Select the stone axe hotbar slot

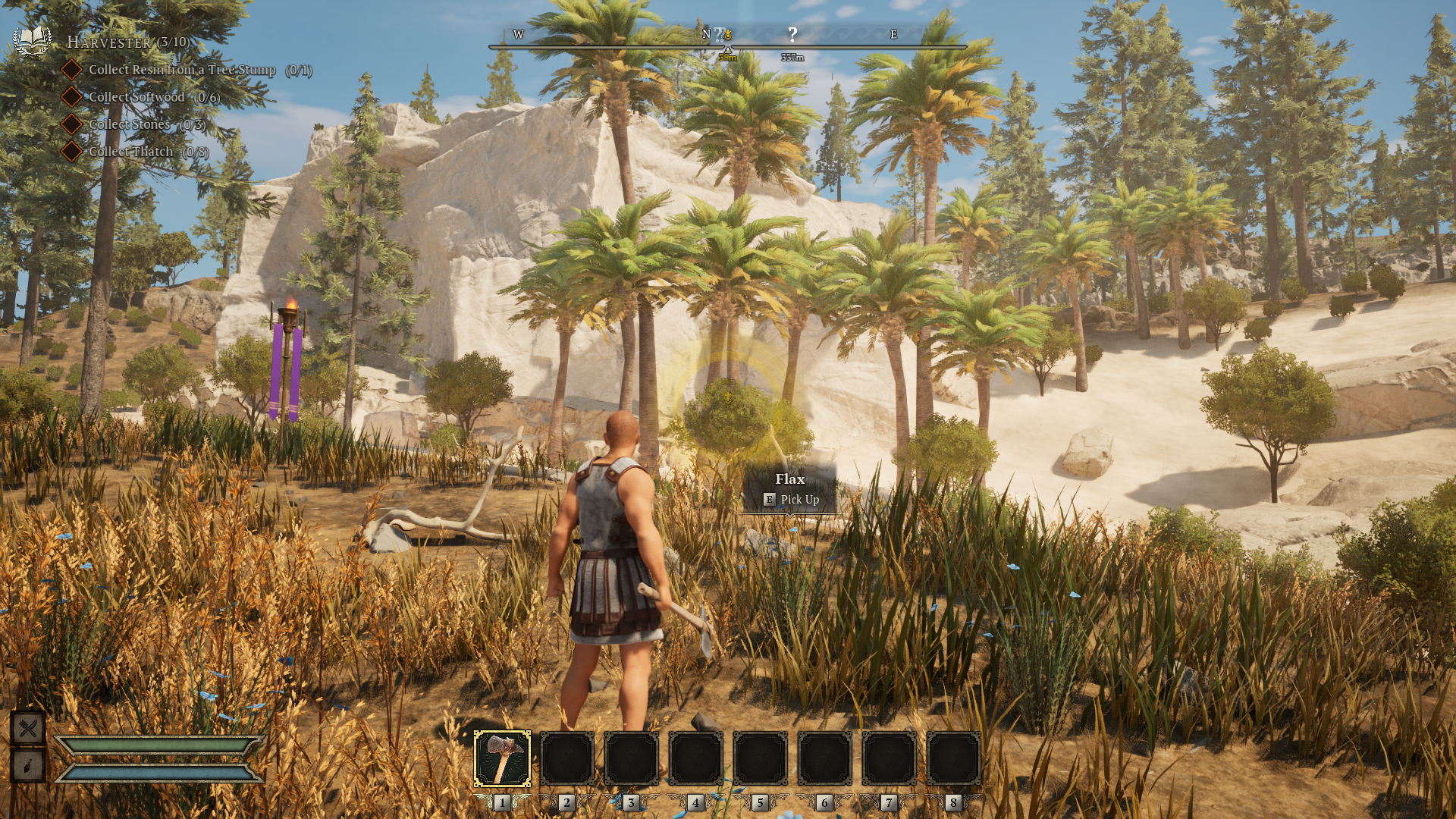[502, 758]
